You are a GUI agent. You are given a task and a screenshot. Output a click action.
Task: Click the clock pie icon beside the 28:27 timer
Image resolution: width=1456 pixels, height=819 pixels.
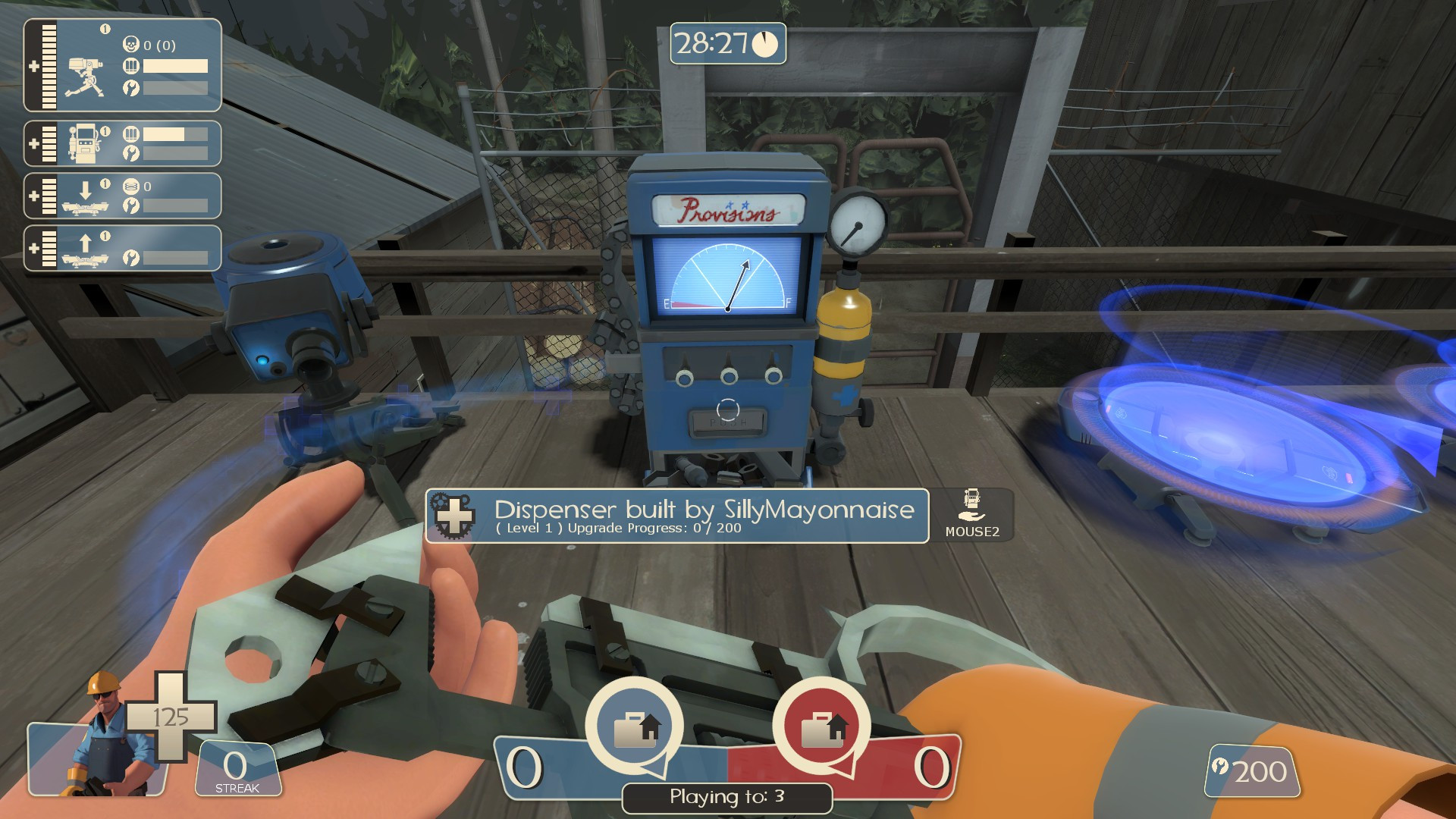point(766,45)
